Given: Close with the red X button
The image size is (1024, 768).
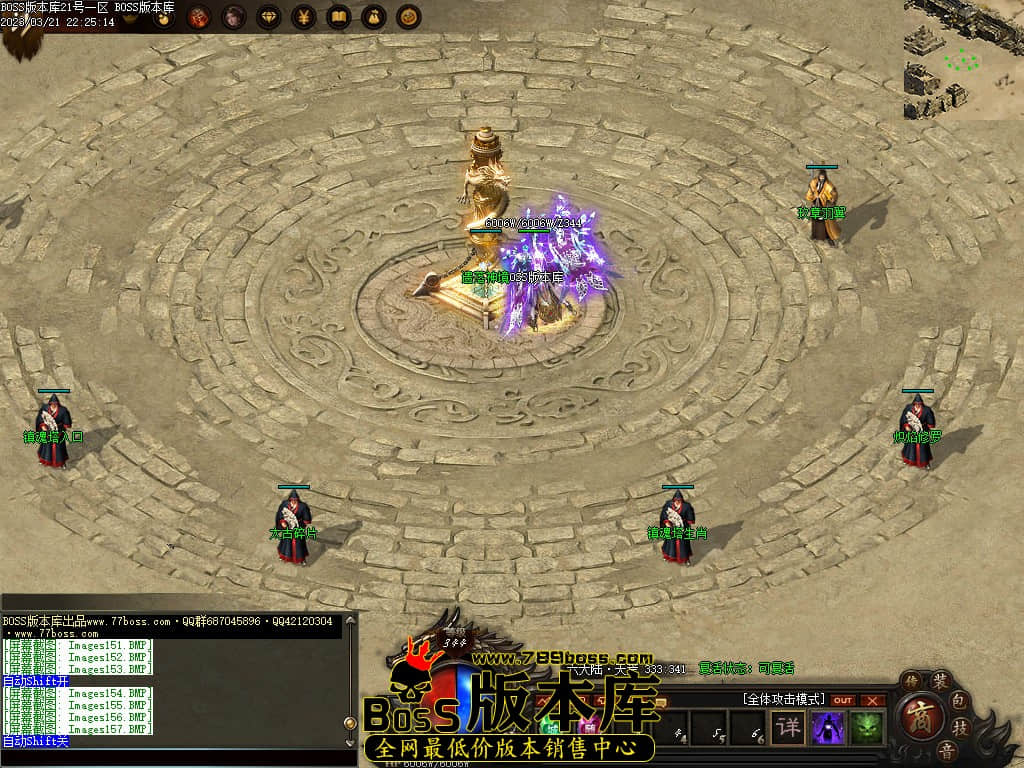Looking at the screenshot, I should point(873,700).
